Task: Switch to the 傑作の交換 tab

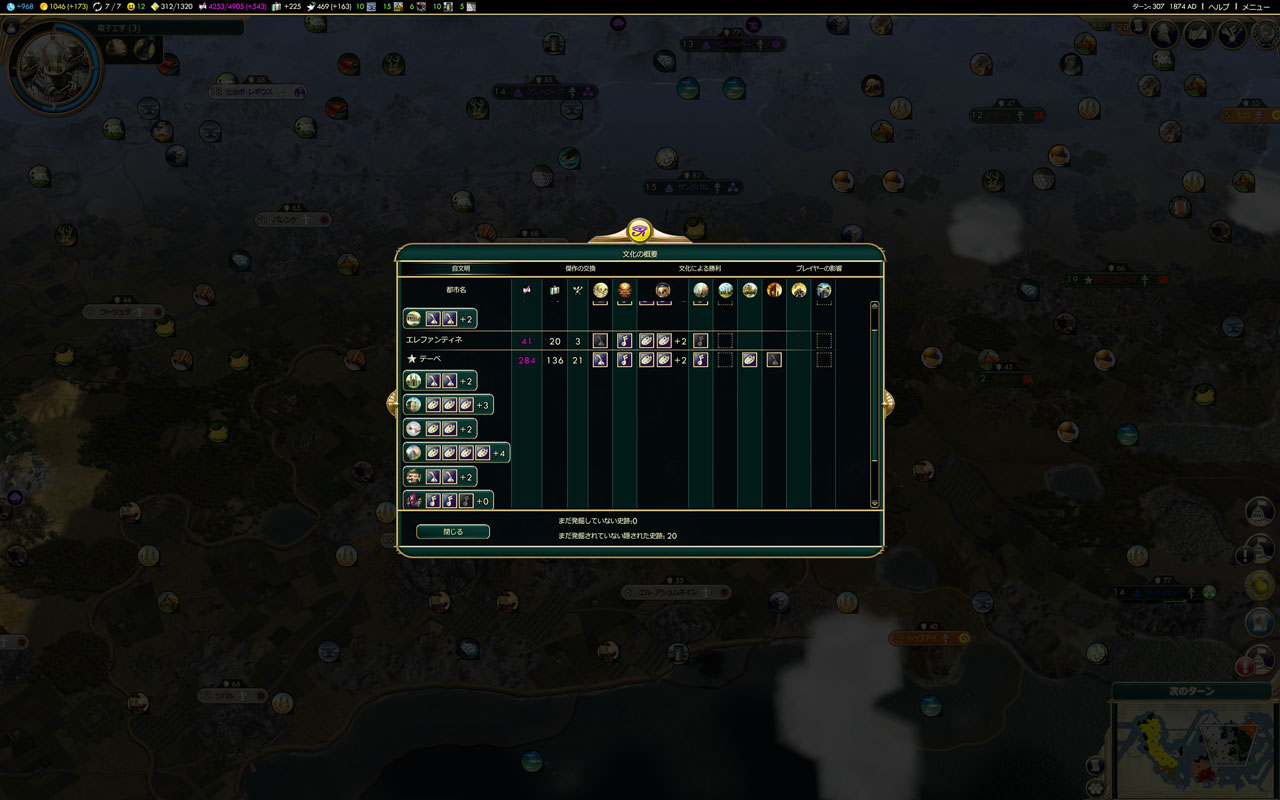Action: (x=580, y=269)
